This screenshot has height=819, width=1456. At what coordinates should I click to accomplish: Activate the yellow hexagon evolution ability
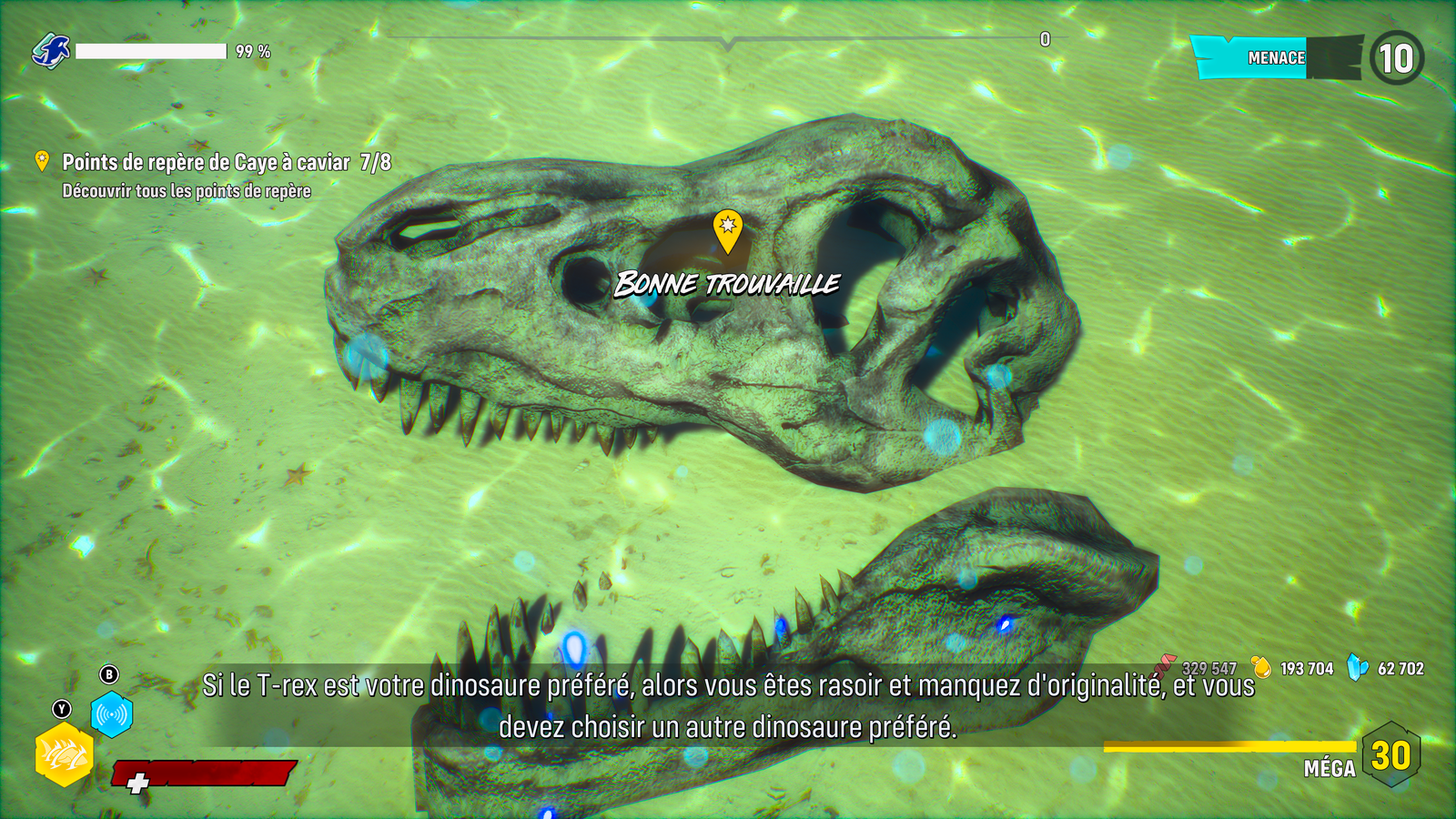pos(64,754)
